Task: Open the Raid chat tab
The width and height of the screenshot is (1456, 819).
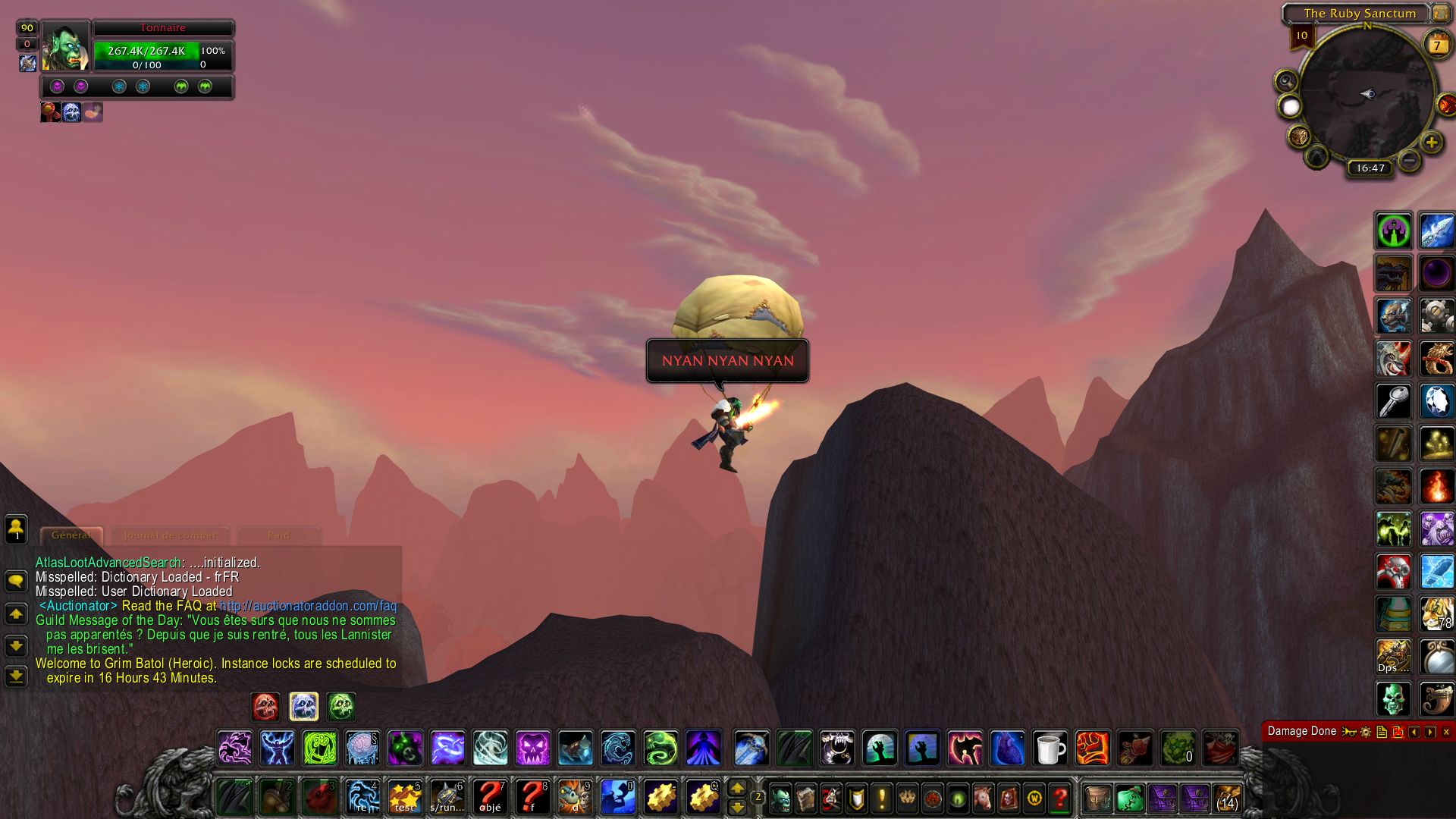Action: (278, 535)
